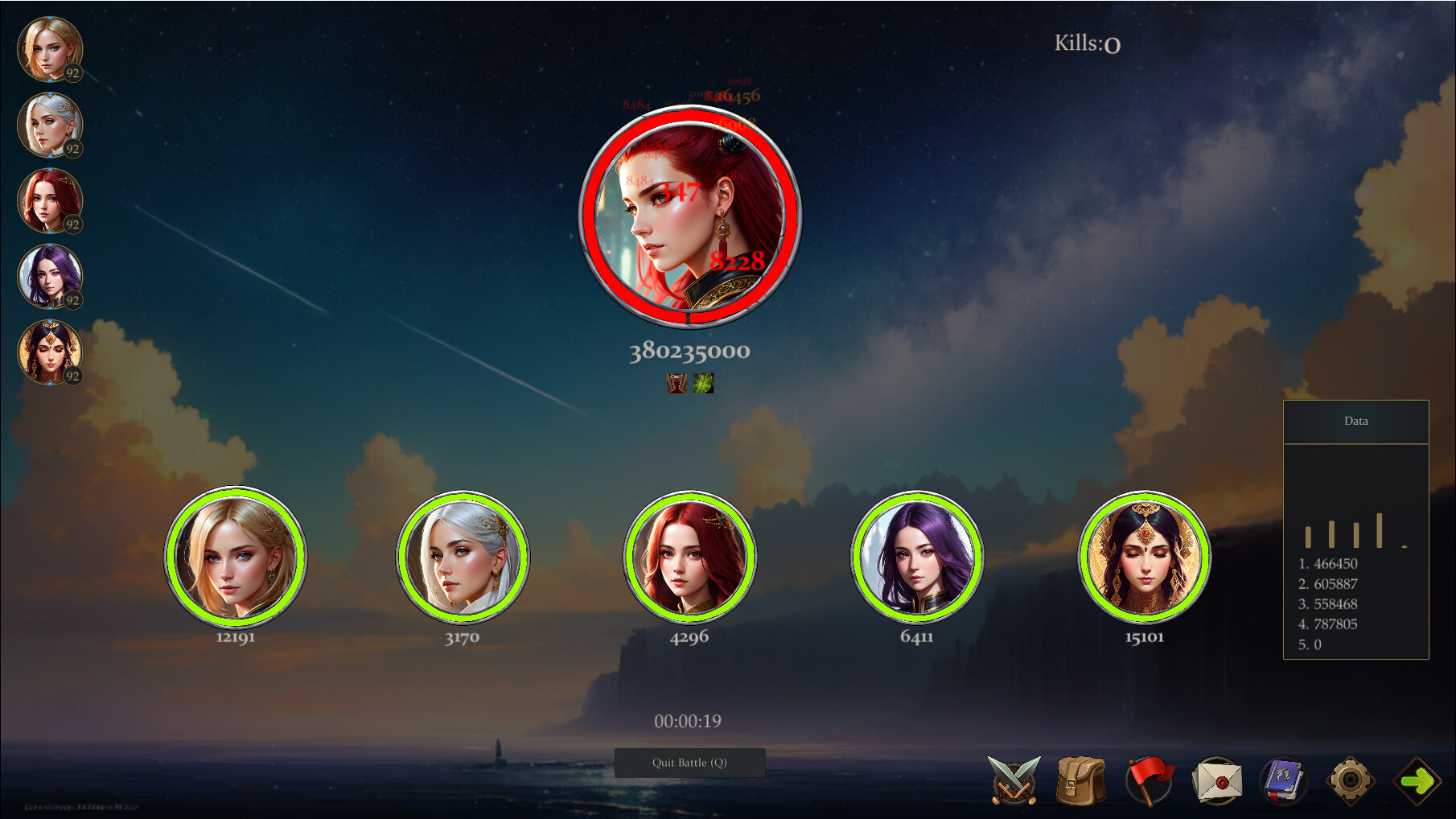Inspect the green leaf buff icon
This screenshot has height=819, width=1456.
(702, 384)
